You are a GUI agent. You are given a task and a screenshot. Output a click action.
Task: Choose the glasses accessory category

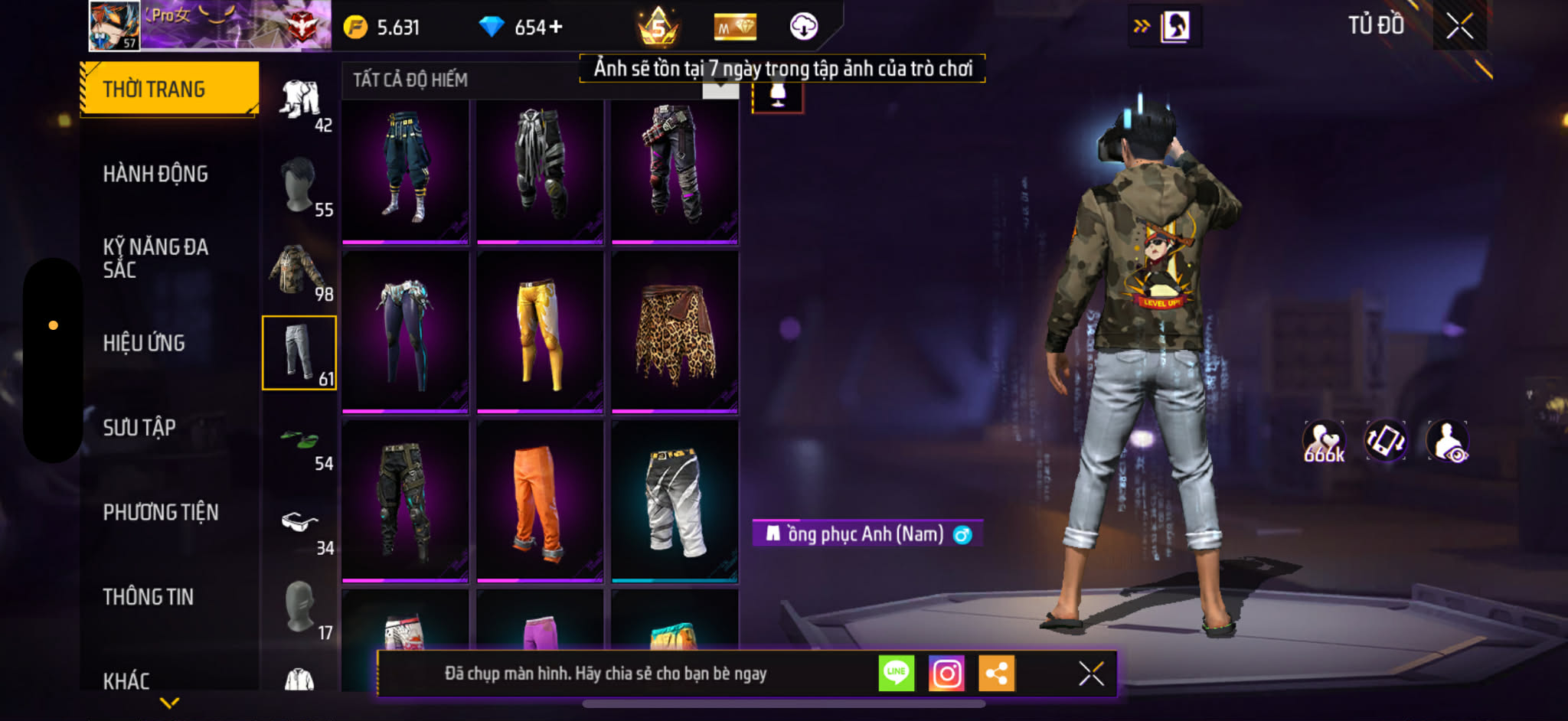coord(299,524)
